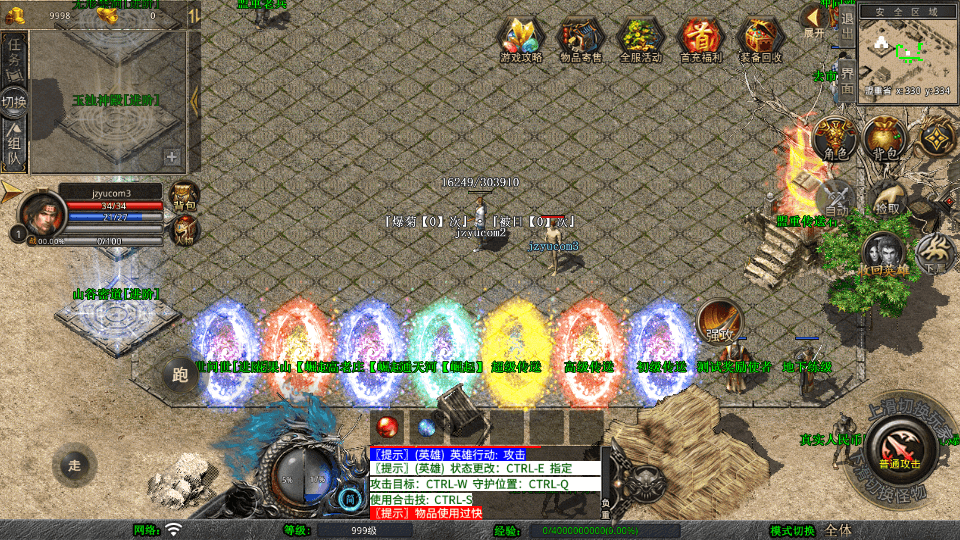Toggle the 走 walk button
Screen dimensions: 960x540
[74, 465]
